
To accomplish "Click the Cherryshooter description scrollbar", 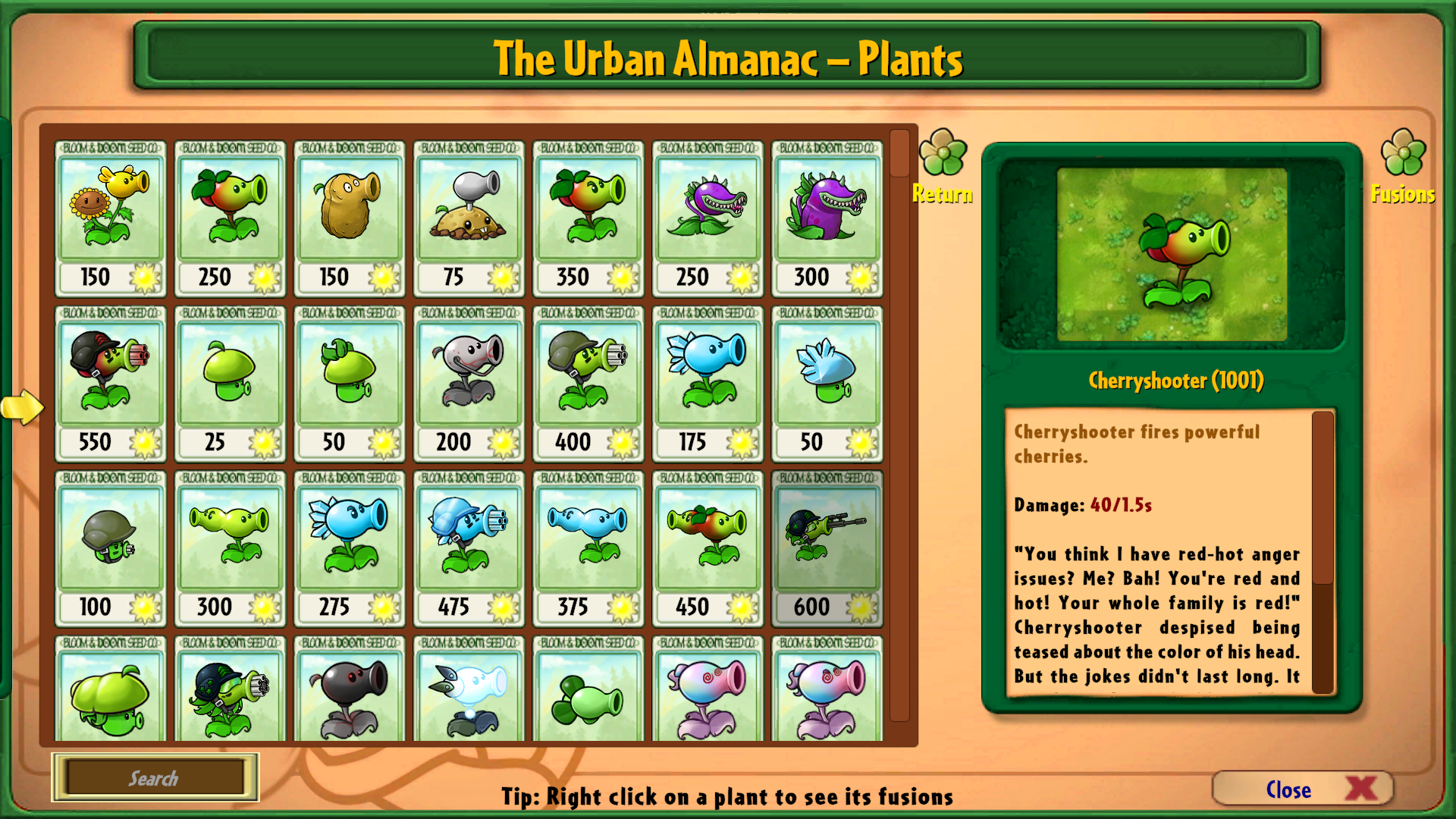I will pos(1323,497).
